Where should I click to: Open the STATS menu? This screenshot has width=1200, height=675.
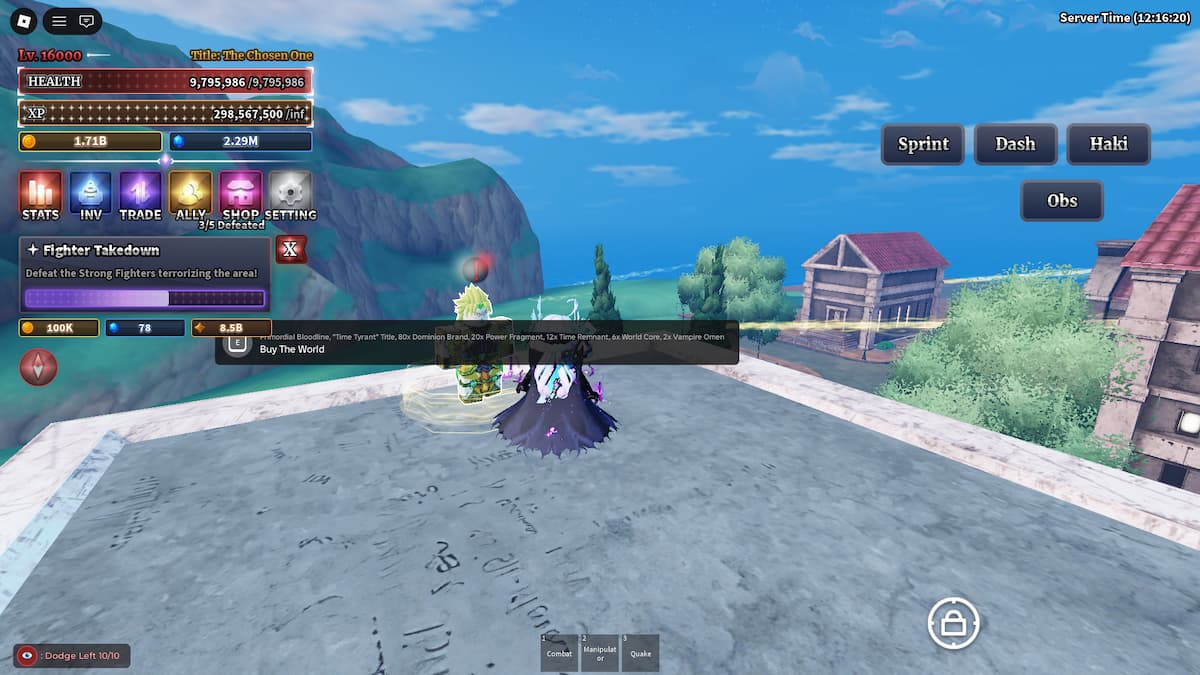40,194
